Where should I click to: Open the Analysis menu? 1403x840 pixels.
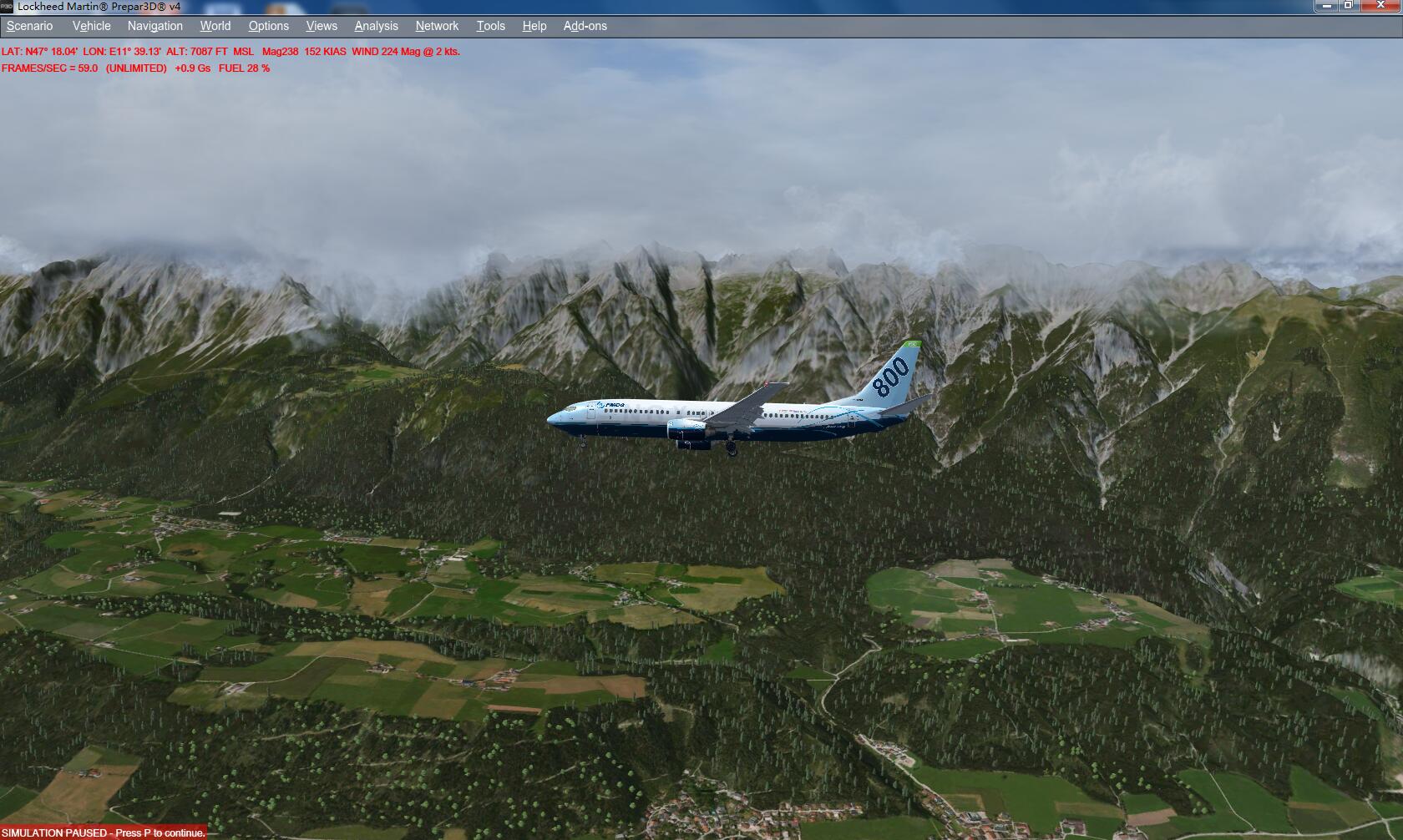[376, 26]
